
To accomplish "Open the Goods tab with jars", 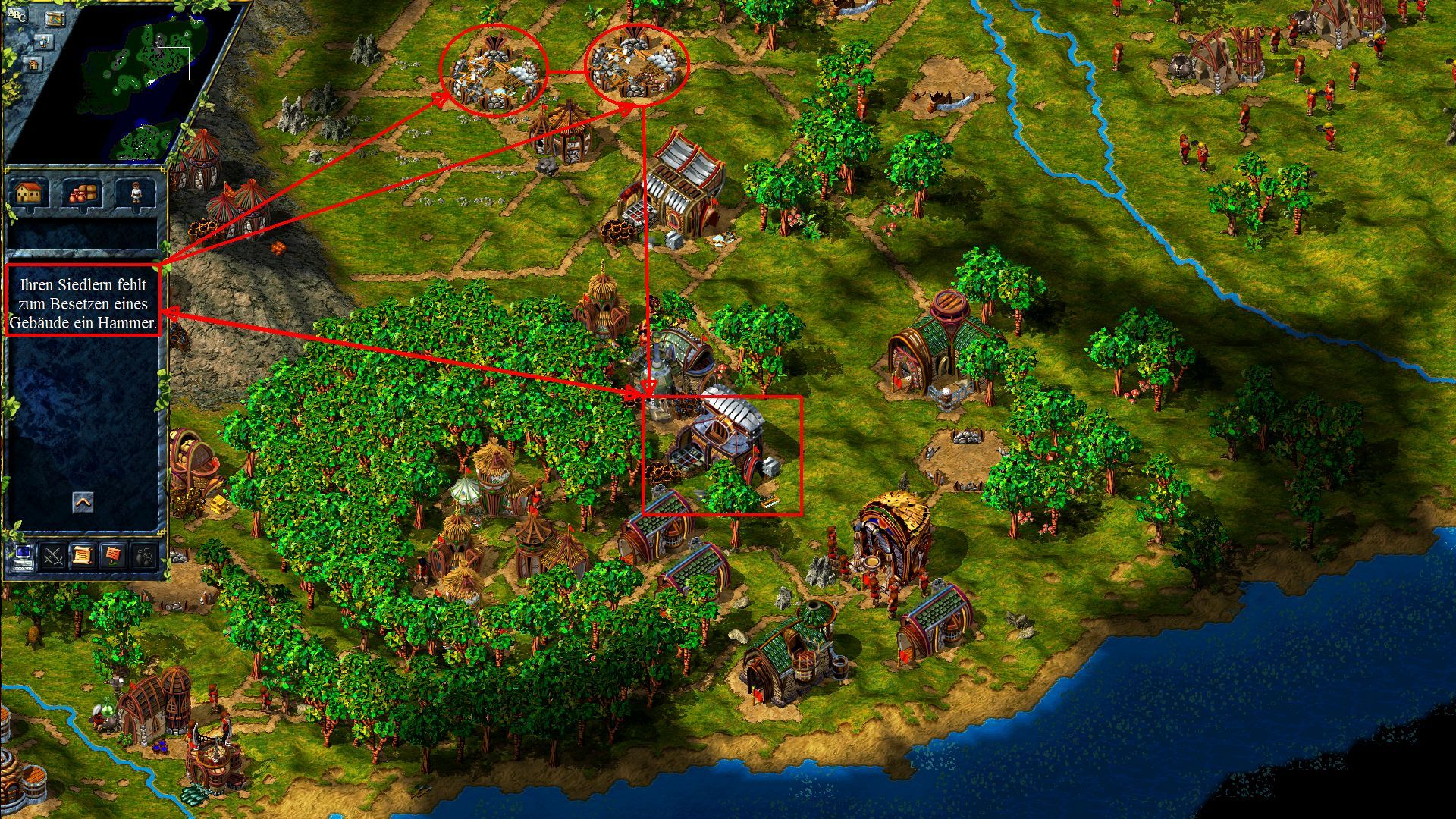I will click(x=82, y=193).
